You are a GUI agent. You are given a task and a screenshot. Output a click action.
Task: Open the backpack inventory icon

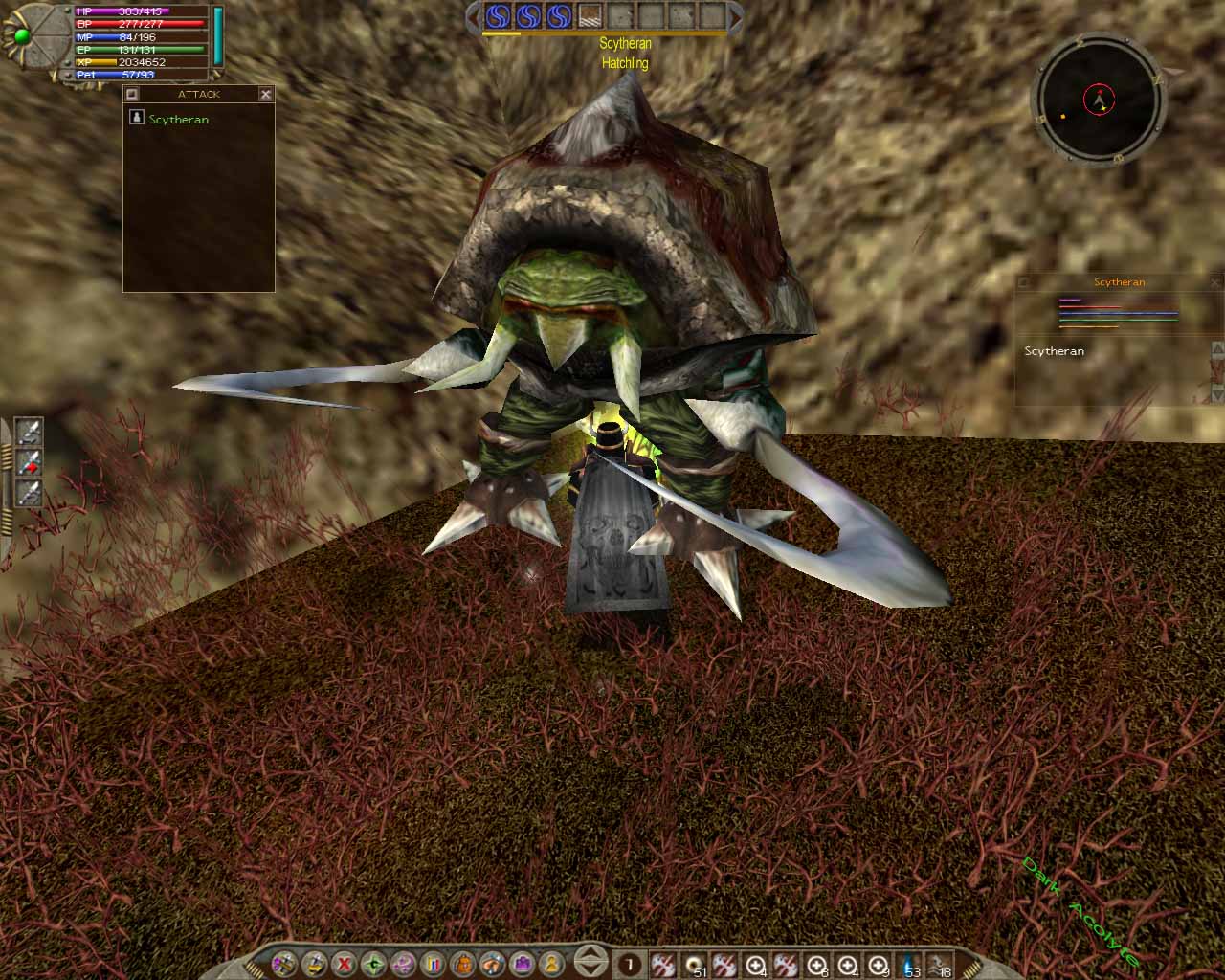(x=464, y=967)
